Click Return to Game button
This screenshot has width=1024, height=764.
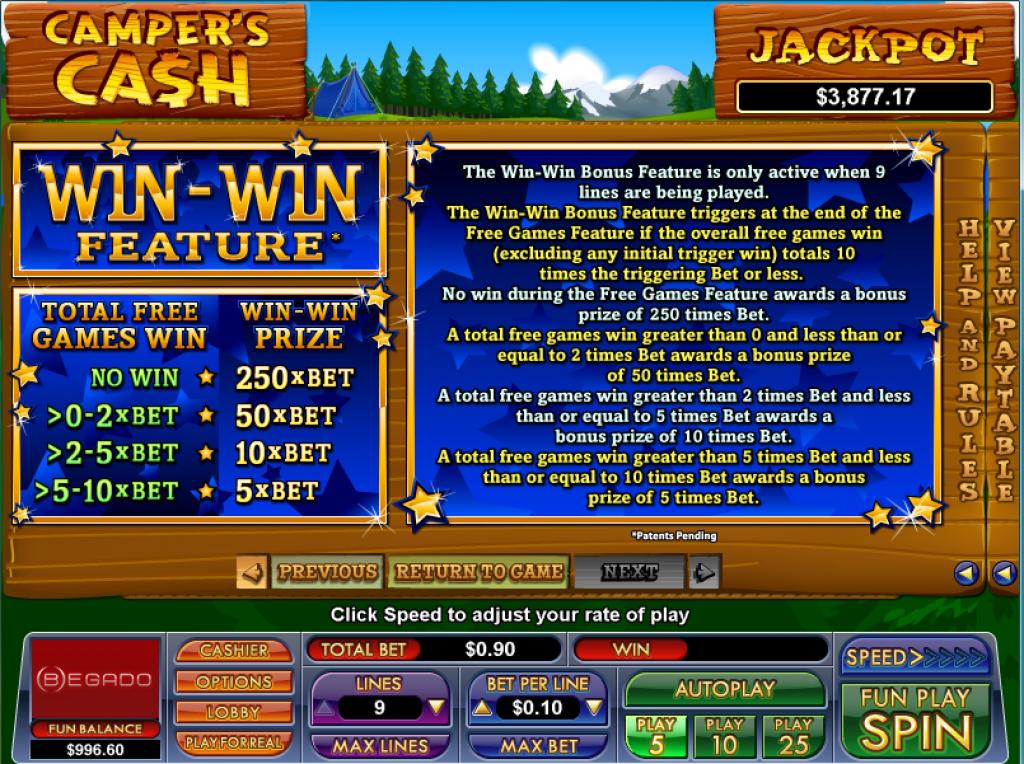477,572
